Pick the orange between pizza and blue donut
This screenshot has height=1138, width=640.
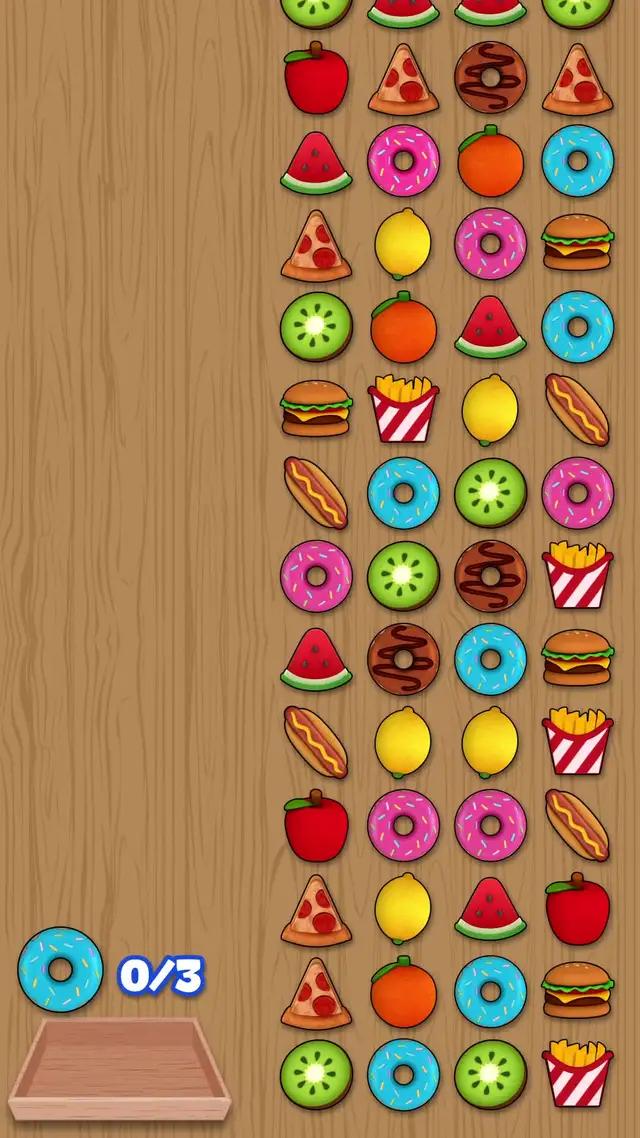pos(403,991)
